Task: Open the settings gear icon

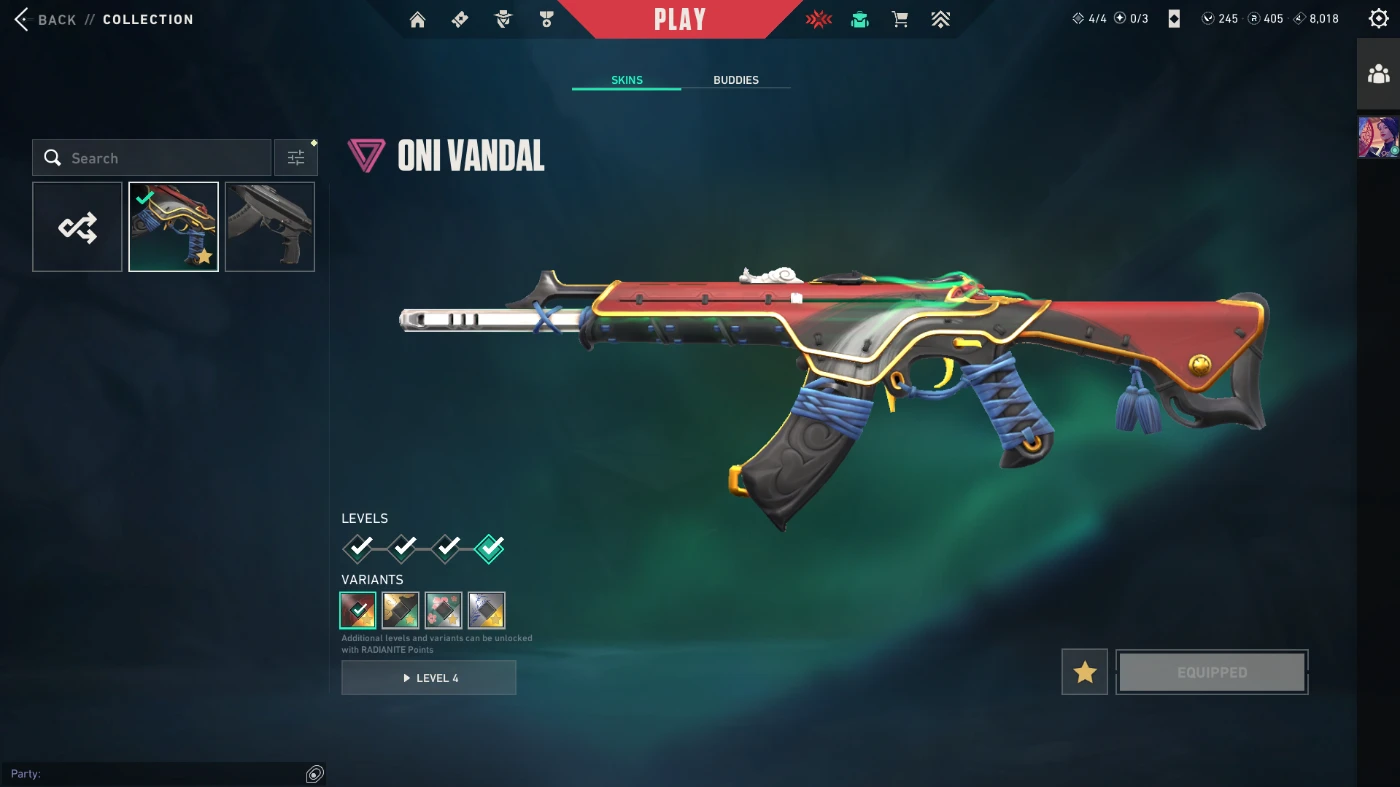Action: click(1378, 19)
